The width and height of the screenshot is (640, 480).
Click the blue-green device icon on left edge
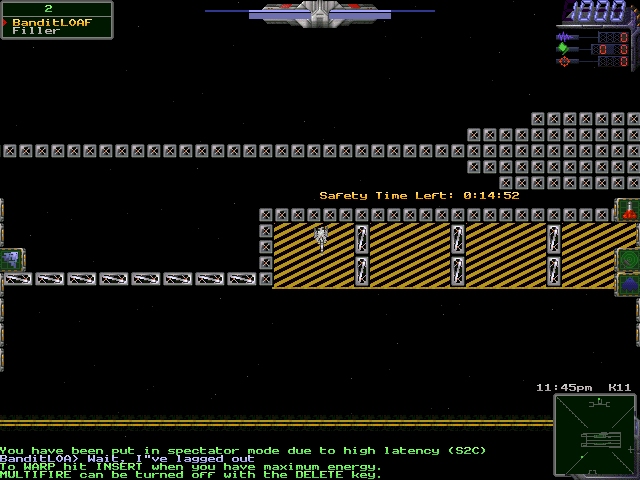[x=11, y=259]
